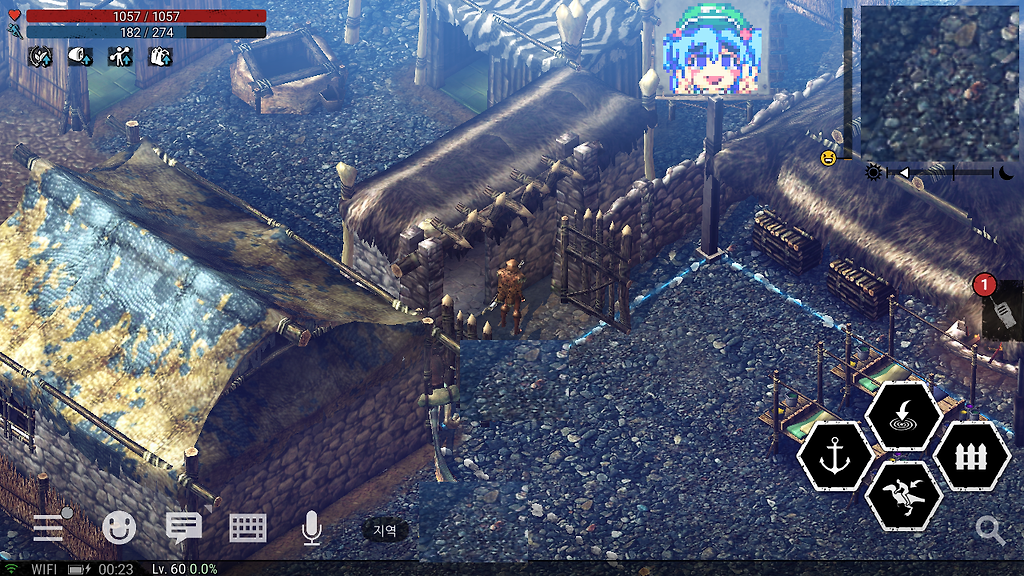Select the fence building hexagon
The width and height of the screenshot is (1024, 576).
click(x=972, y=456)
